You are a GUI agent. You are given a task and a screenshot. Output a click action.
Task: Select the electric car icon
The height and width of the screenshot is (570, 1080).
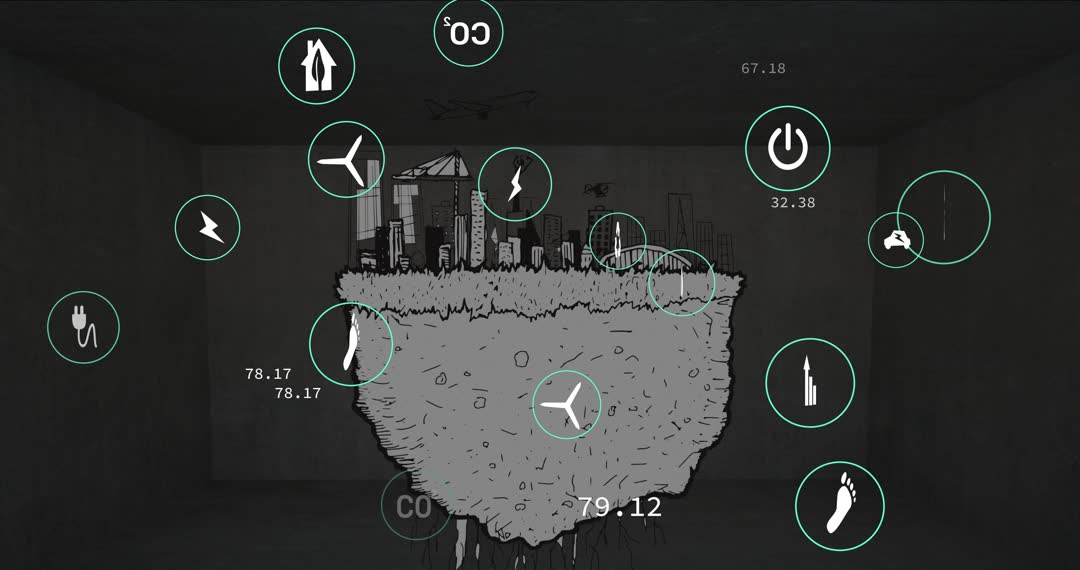[x=895, y=240]
